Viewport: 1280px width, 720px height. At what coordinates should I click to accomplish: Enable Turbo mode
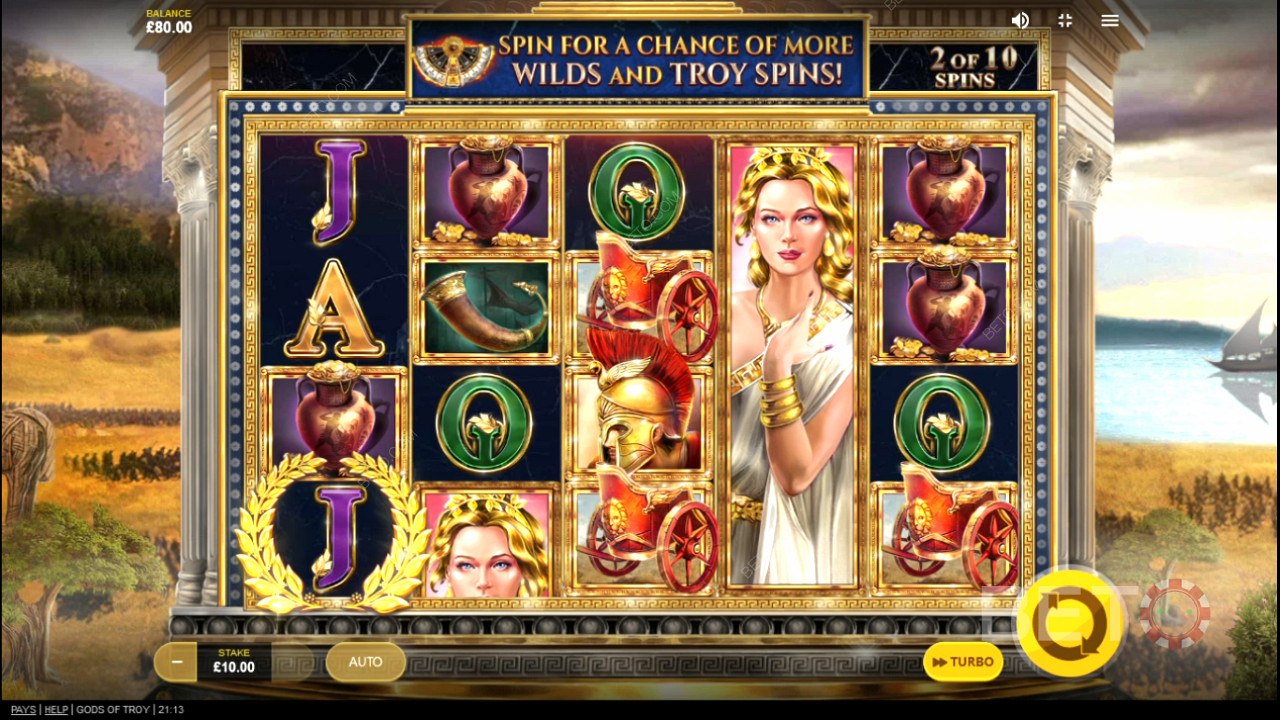(x=963, y=662)
